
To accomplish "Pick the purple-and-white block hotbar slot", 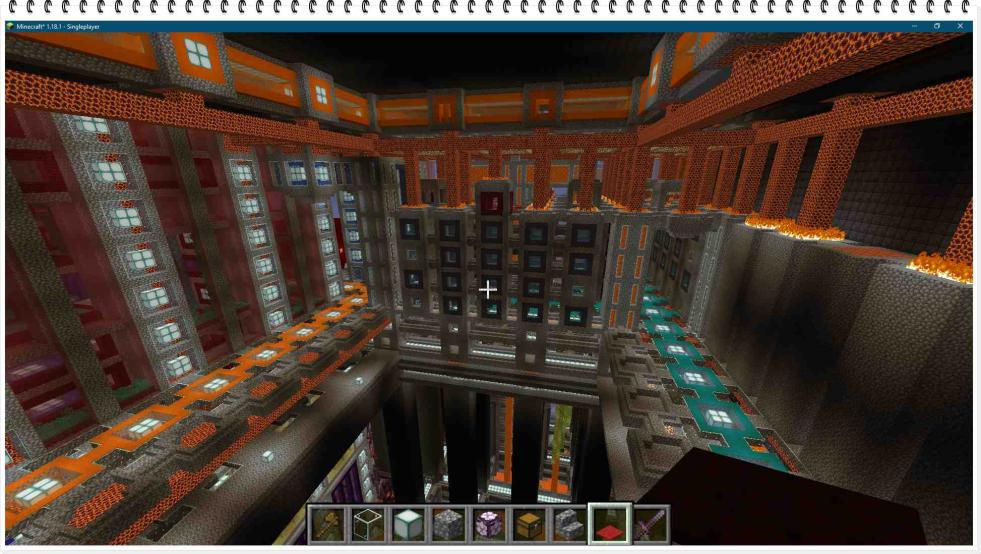I will pyautogui.click(x=487, y=524).
